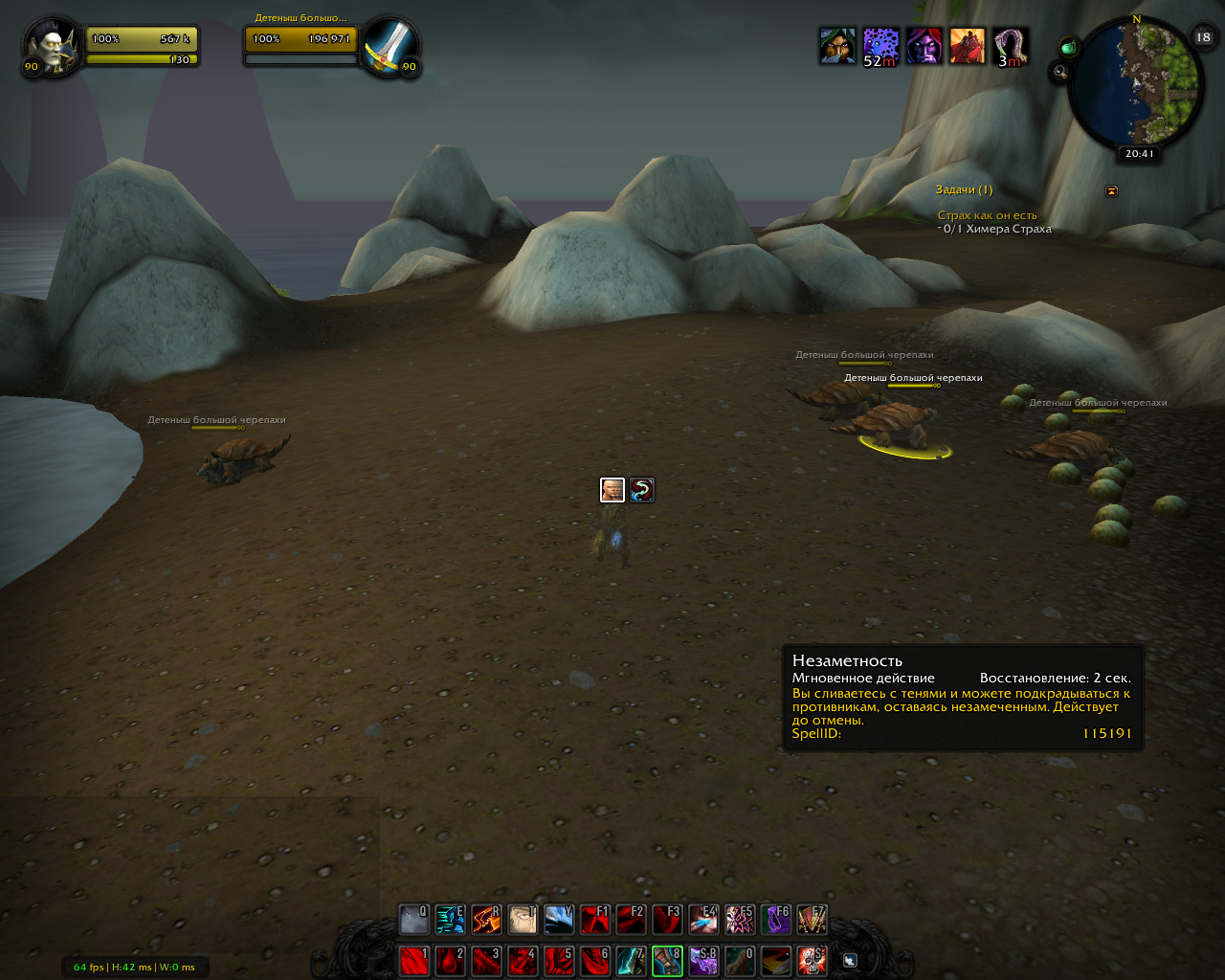Click the player portrait frame
Image resolution: width=1225 pixels, height=980 pixels.
(48, 45)
